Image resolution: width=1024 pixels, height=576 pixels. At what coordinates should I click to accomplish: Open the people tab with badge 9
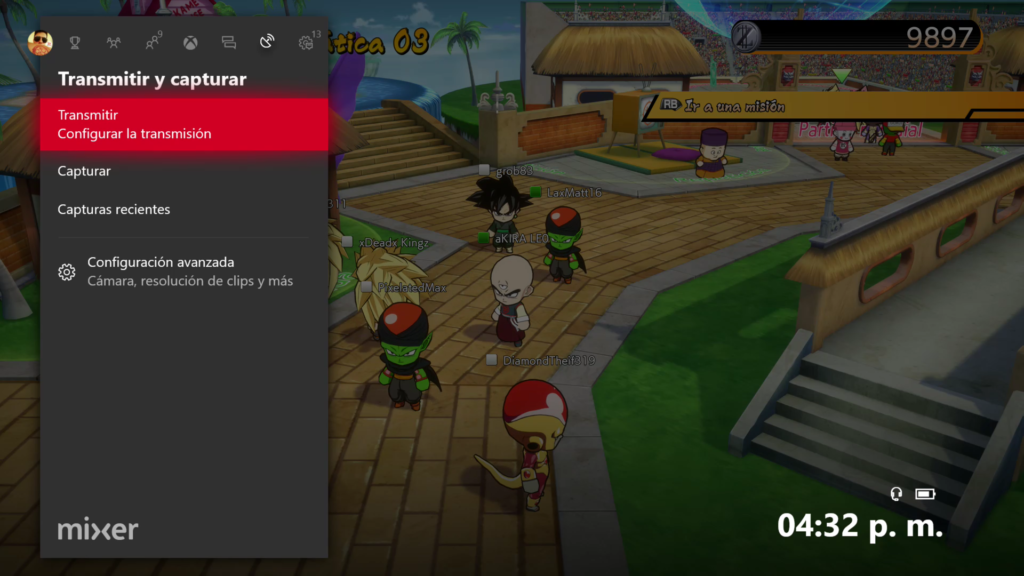(x=152, y=42)
